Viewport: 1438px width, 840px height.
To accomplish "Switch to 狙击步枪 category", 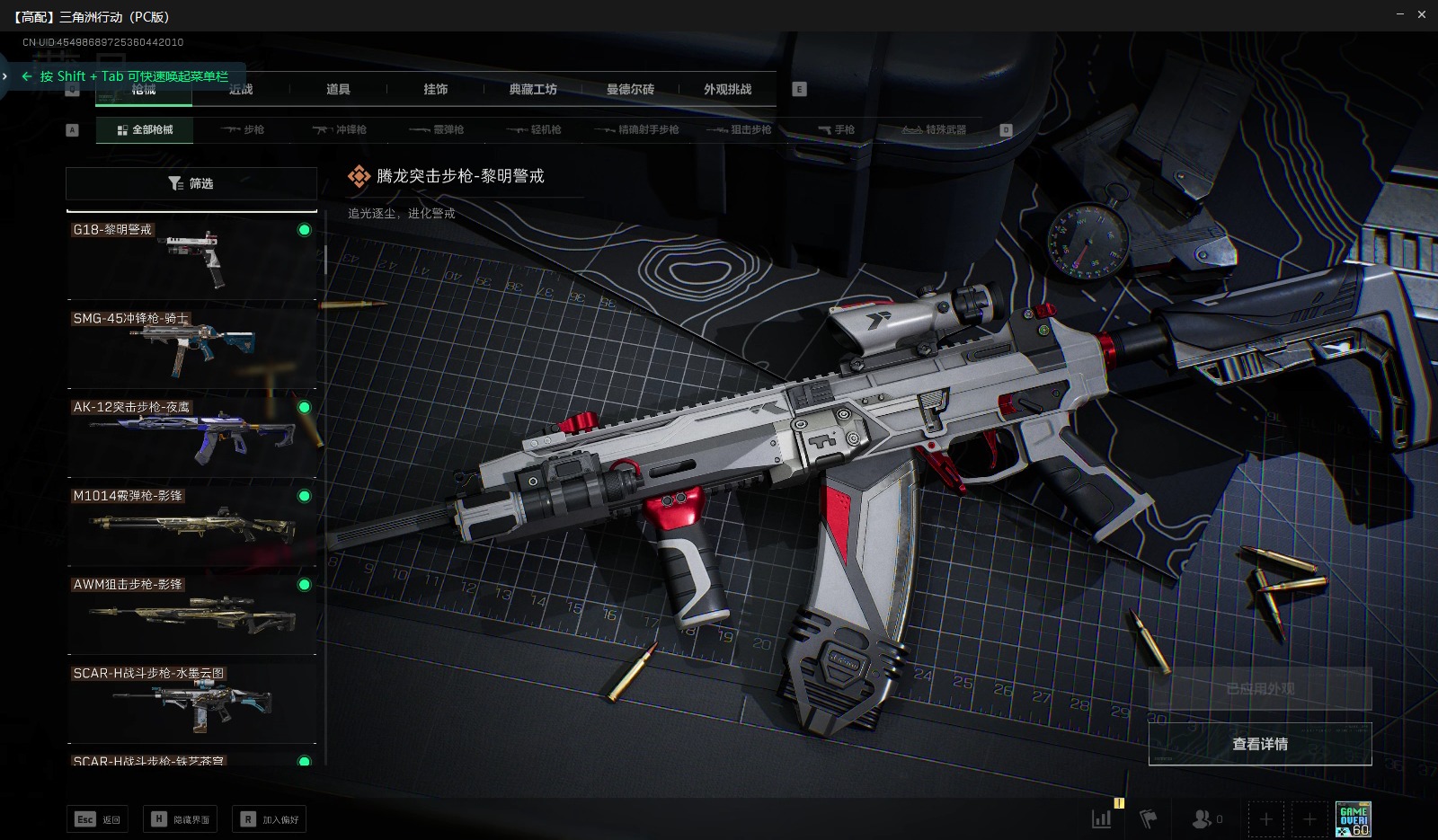I will point(740,130).
